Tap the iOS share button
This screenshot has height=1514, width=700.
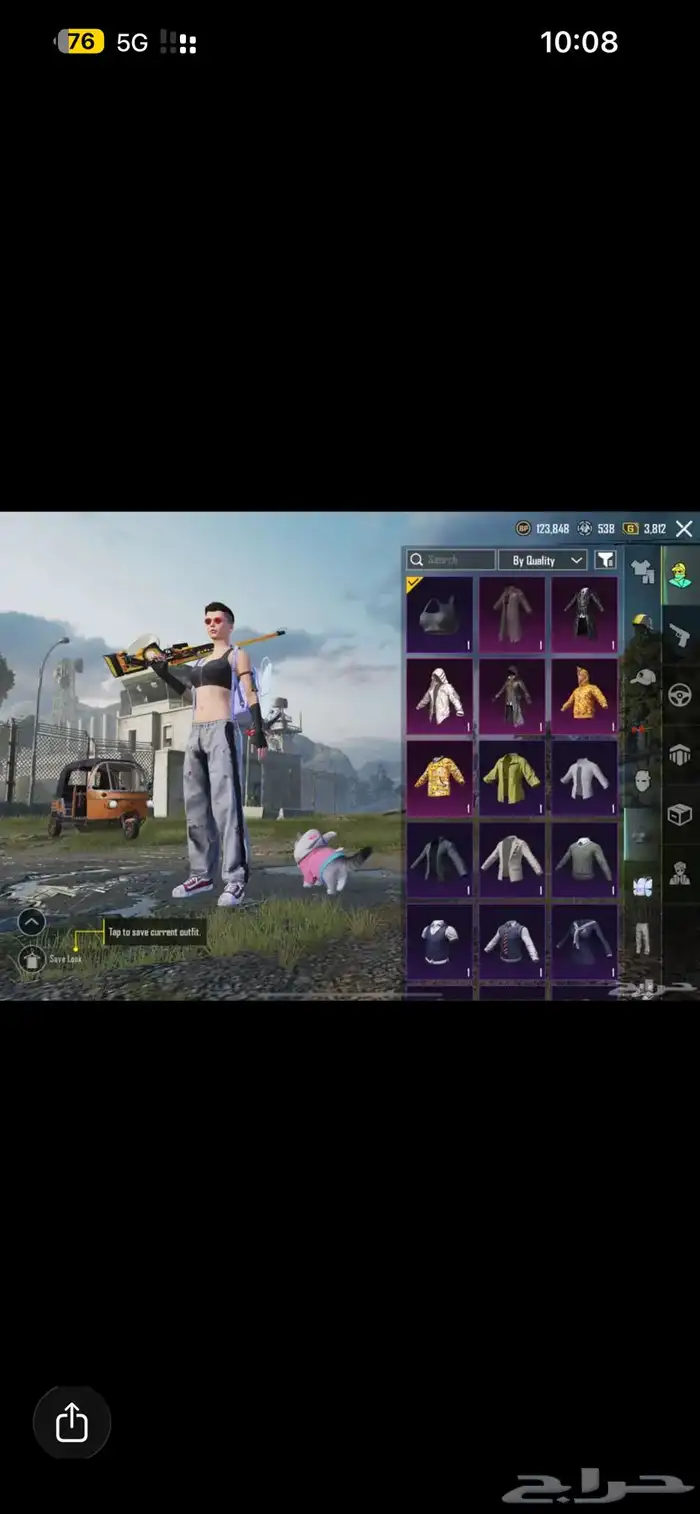[x=72, y=1422]
